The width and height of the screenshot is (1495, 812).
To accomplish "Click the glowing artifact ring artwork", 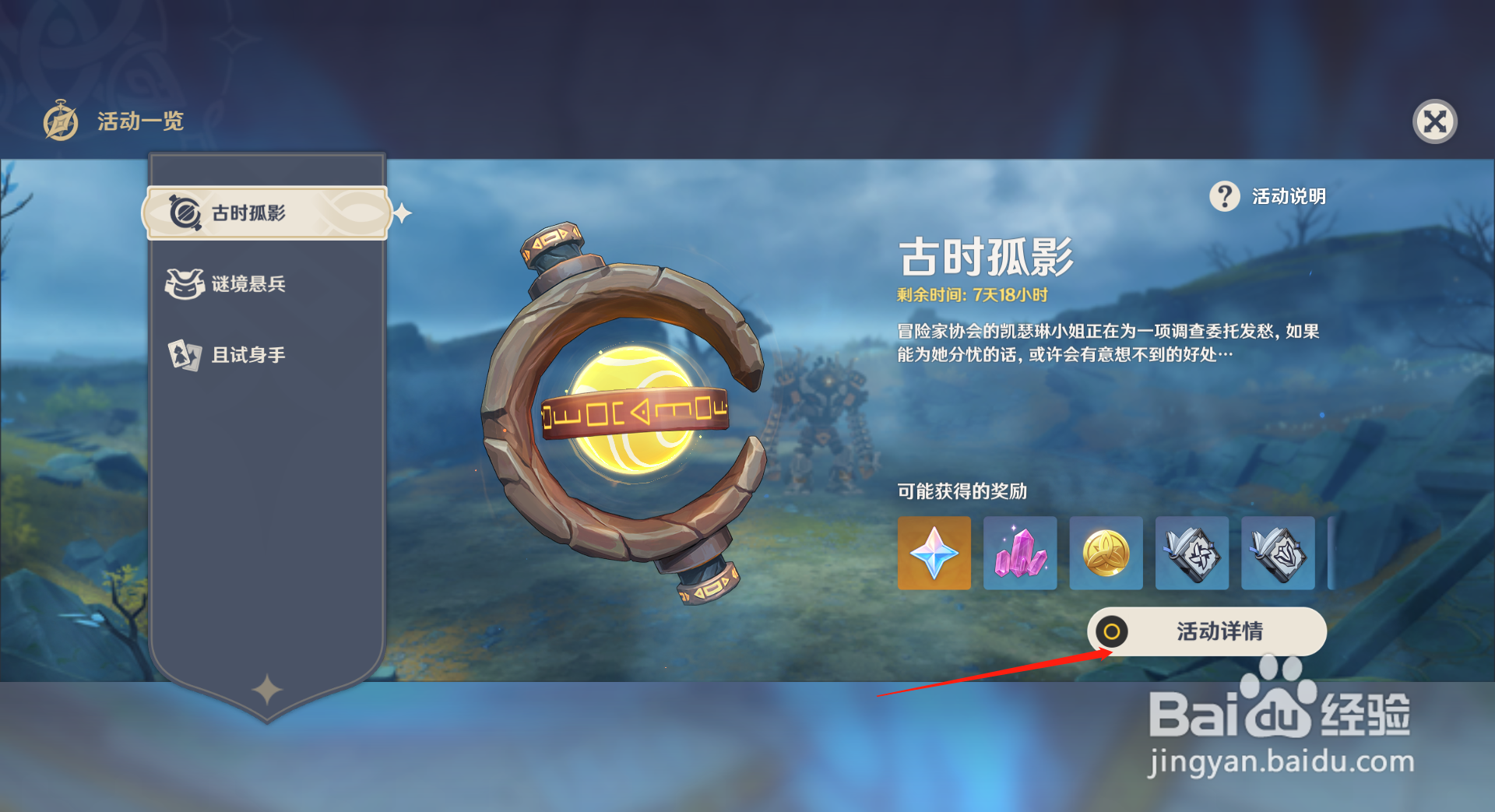I will coord(631,413).
